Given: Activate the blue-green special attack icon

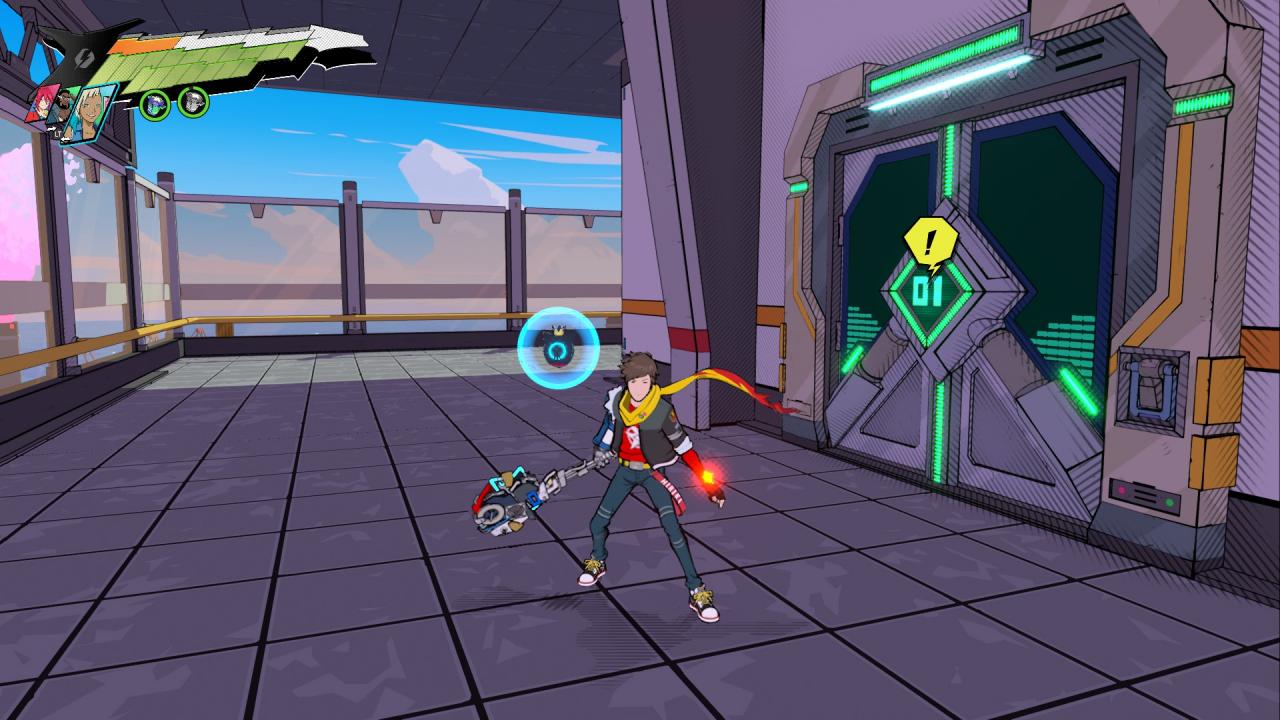Looking at the screenshot, I should pyautogui.click(x=155, y=102).
